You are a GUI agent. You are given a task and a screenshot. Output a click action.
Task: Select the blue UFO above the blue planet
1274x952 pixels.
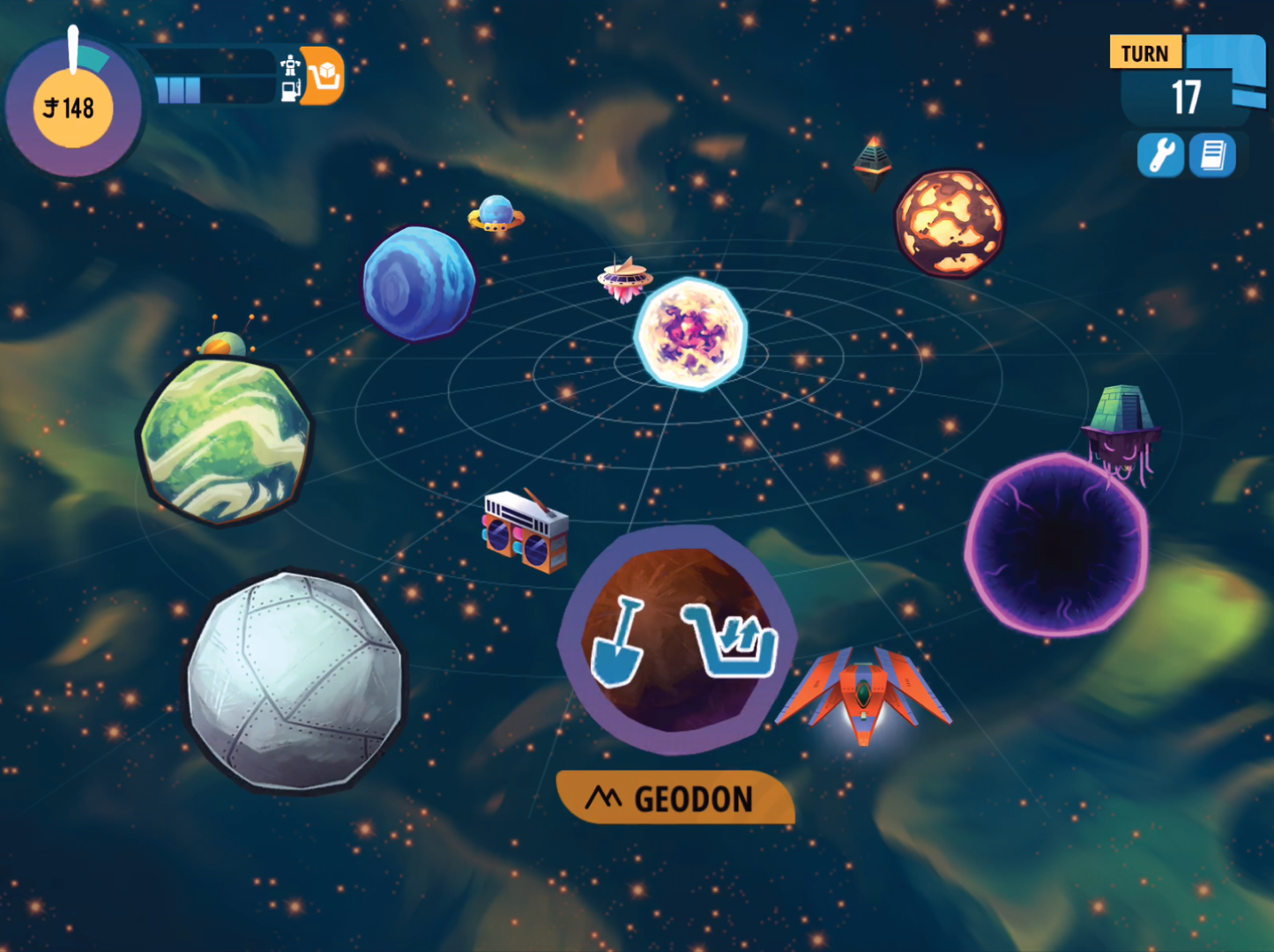click(494, 214)
